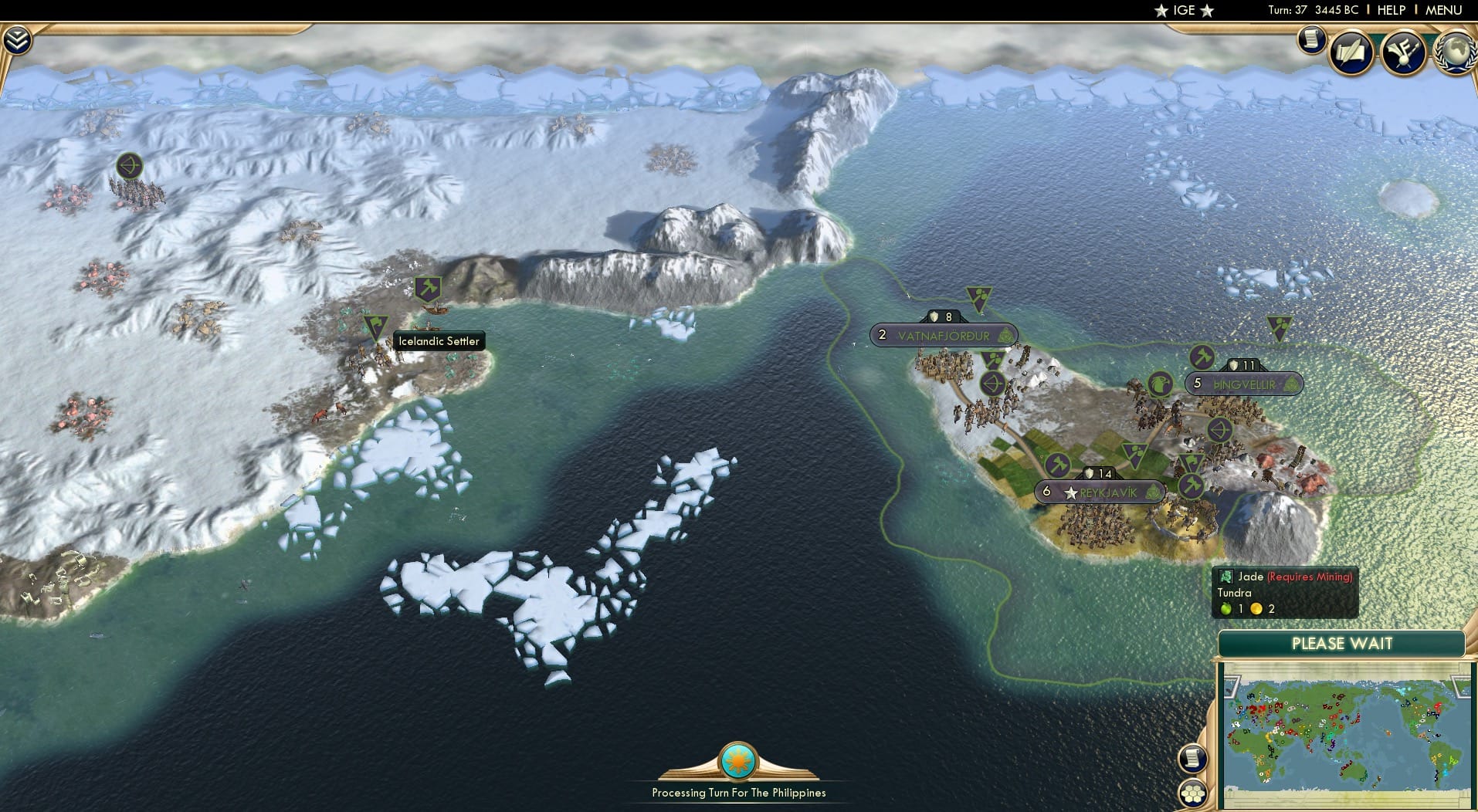The width and height of the screenshot is (1478, 812).
Task: Open the HELP menu
Action: (x=1391, y=10)
